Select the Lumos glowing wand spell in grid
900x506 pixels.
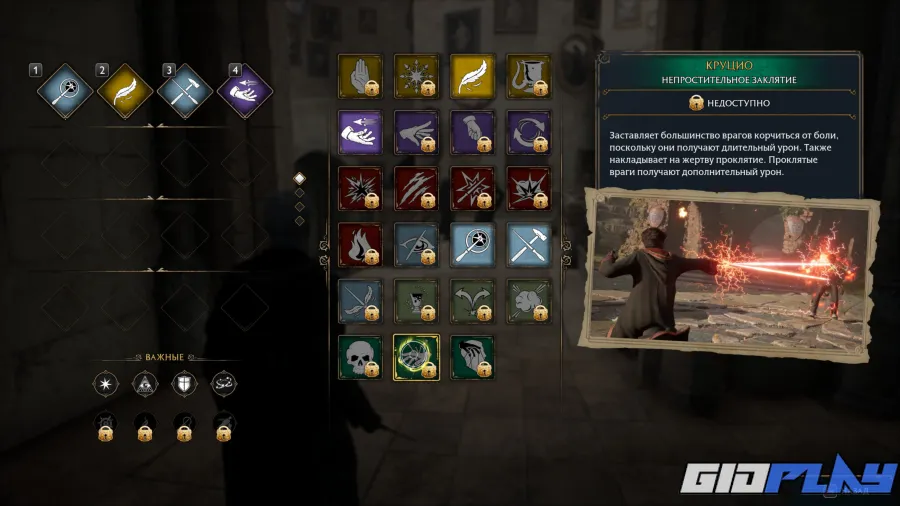pos(471,243)
